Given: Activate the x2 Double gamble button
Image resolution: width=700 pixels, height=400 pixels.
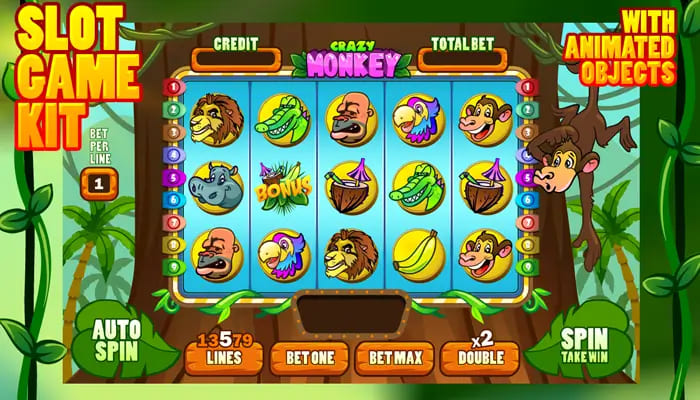Looking at the screenshot, I should click(x=479, y=356).
